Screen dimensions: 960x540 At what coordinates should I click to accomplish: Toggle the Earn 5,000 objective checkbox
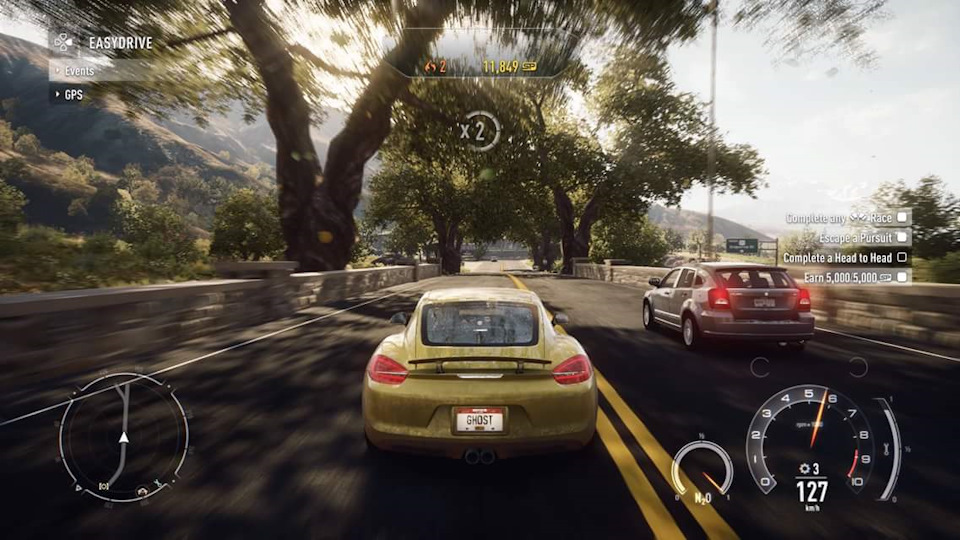[902, 277]
